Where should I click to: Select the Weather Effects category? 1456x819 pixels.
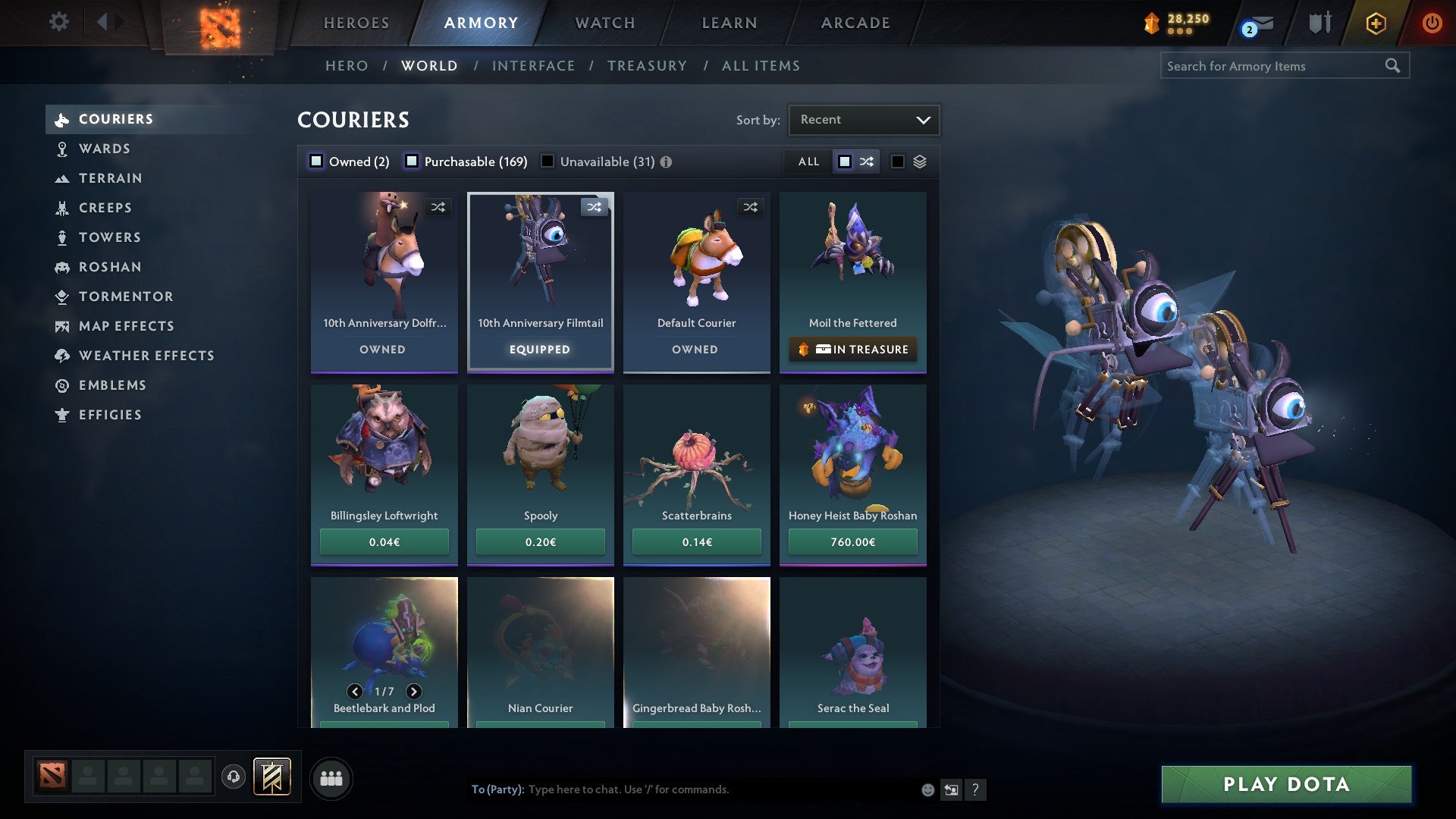[x=146, y=356]
